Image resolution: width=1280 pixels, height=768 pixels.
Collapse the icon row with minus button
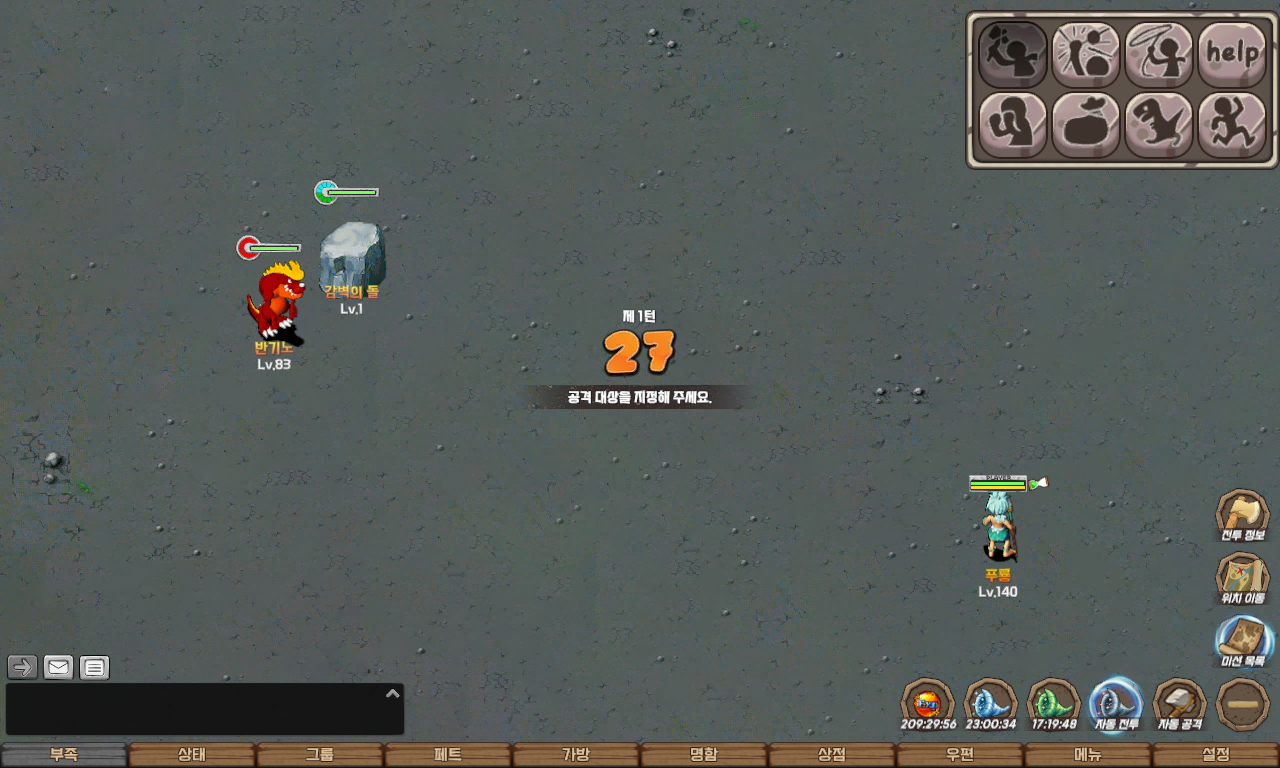point(1243,704)
